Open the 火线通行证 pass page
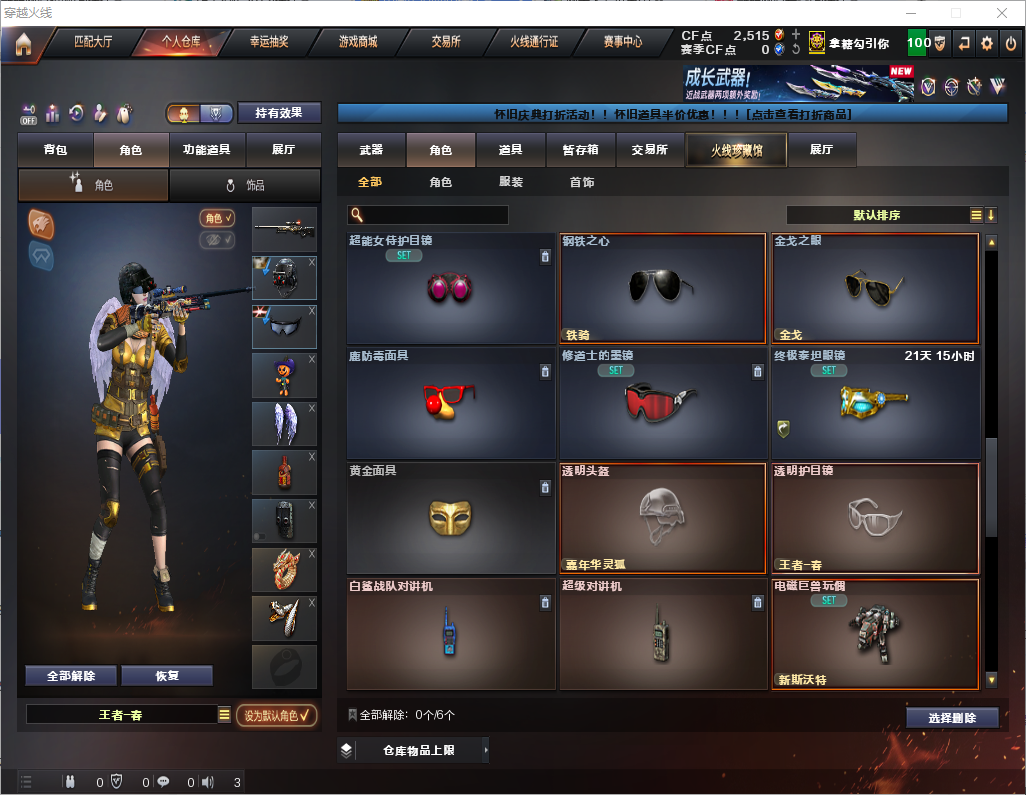Image resolution: width=1026 pixels, height=795 pixels. click(534, 42)
